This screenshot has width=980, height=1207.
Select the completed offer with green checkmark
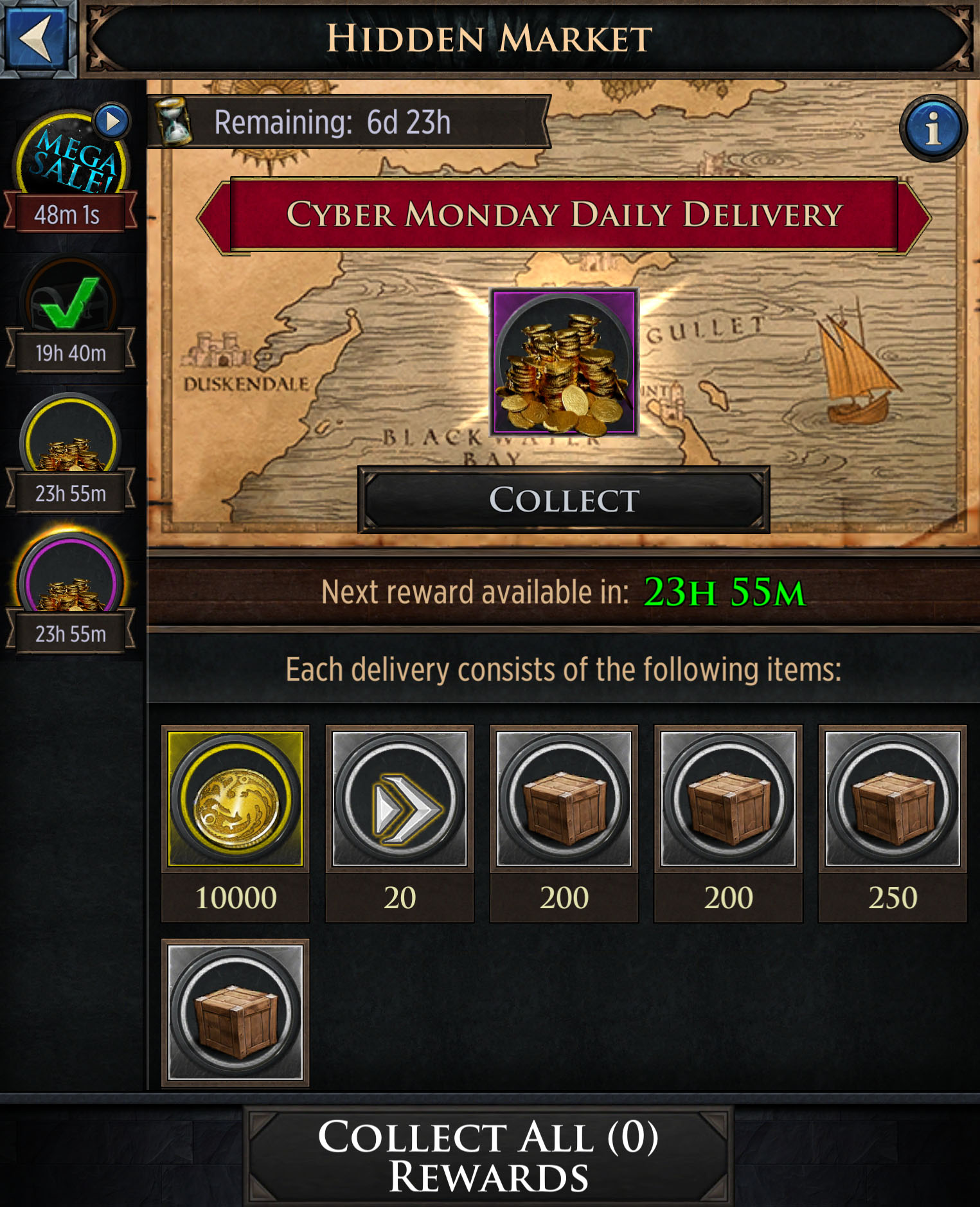(x=69, y=296)
